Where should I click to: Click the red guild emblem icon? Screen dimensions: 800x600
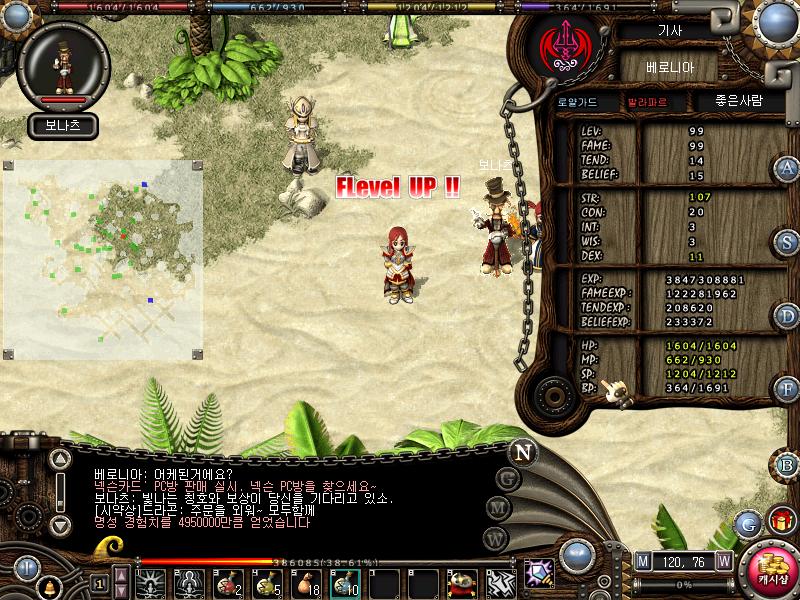563,47
